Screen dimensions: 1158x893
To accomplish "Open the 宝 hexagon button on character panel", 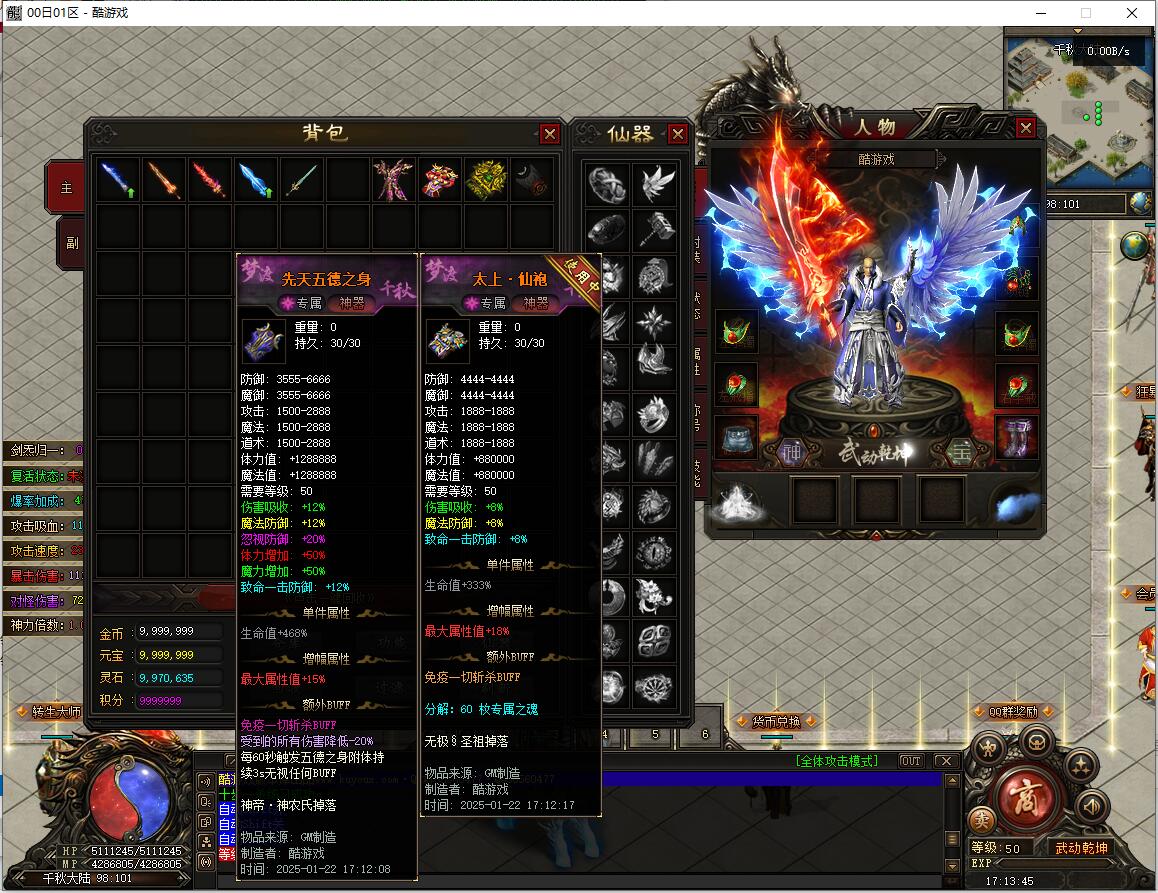I will (x=960, y=452).
